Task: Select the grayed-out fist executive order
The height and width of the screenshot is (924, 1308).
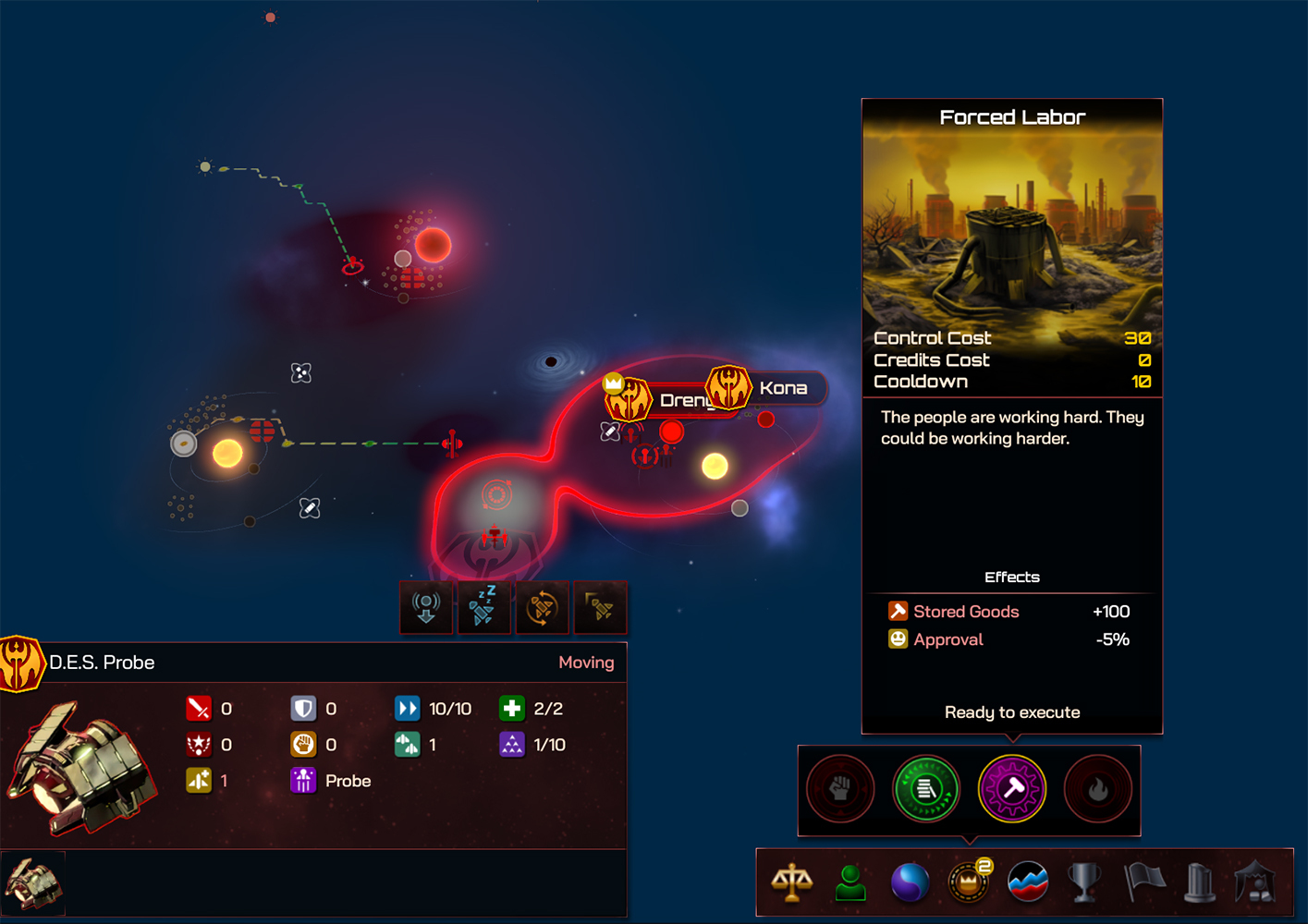Action: coord(839,789)
